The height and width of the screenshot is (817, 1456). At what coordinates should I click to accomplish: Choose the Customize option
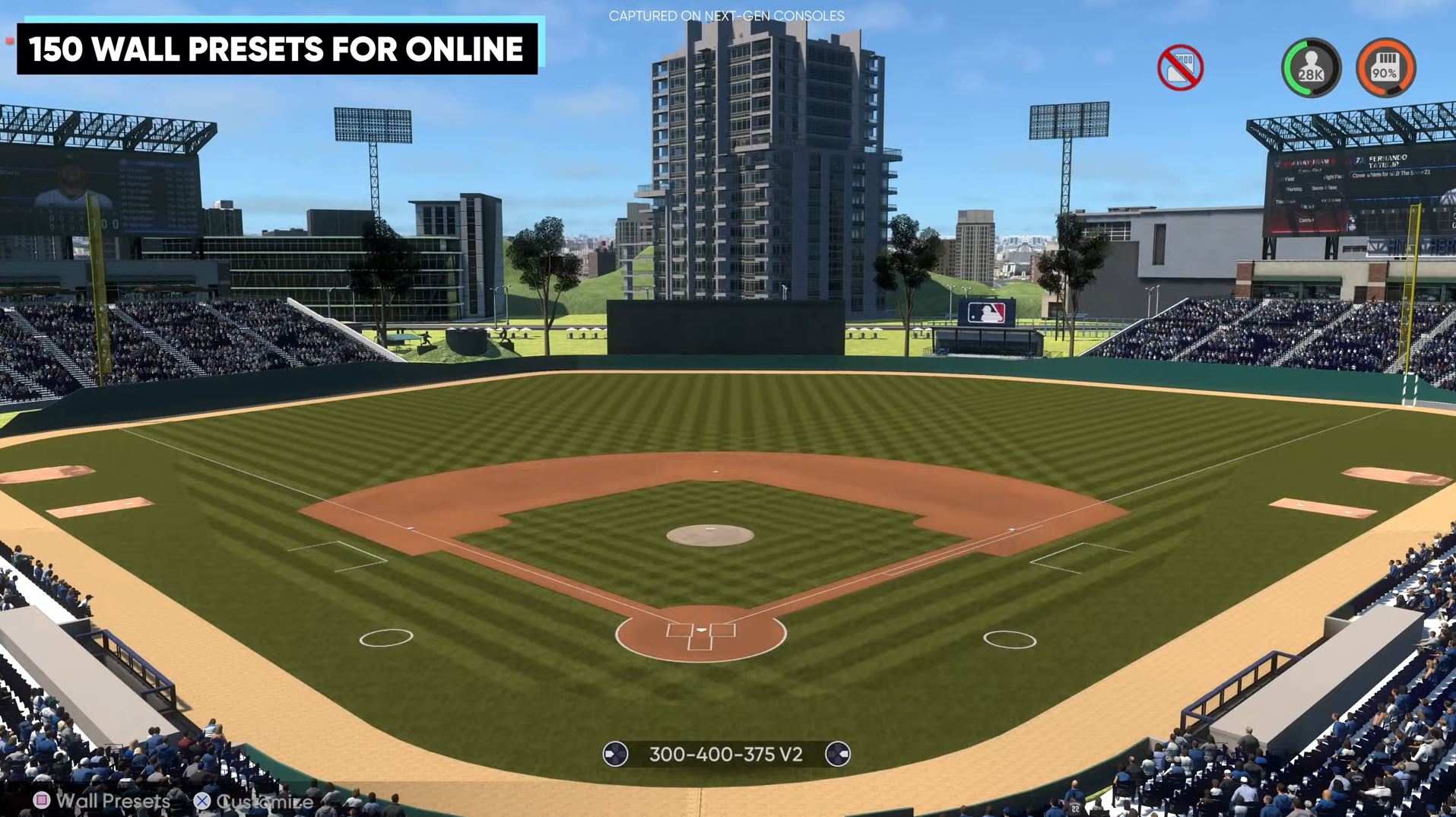pos(254,801)
